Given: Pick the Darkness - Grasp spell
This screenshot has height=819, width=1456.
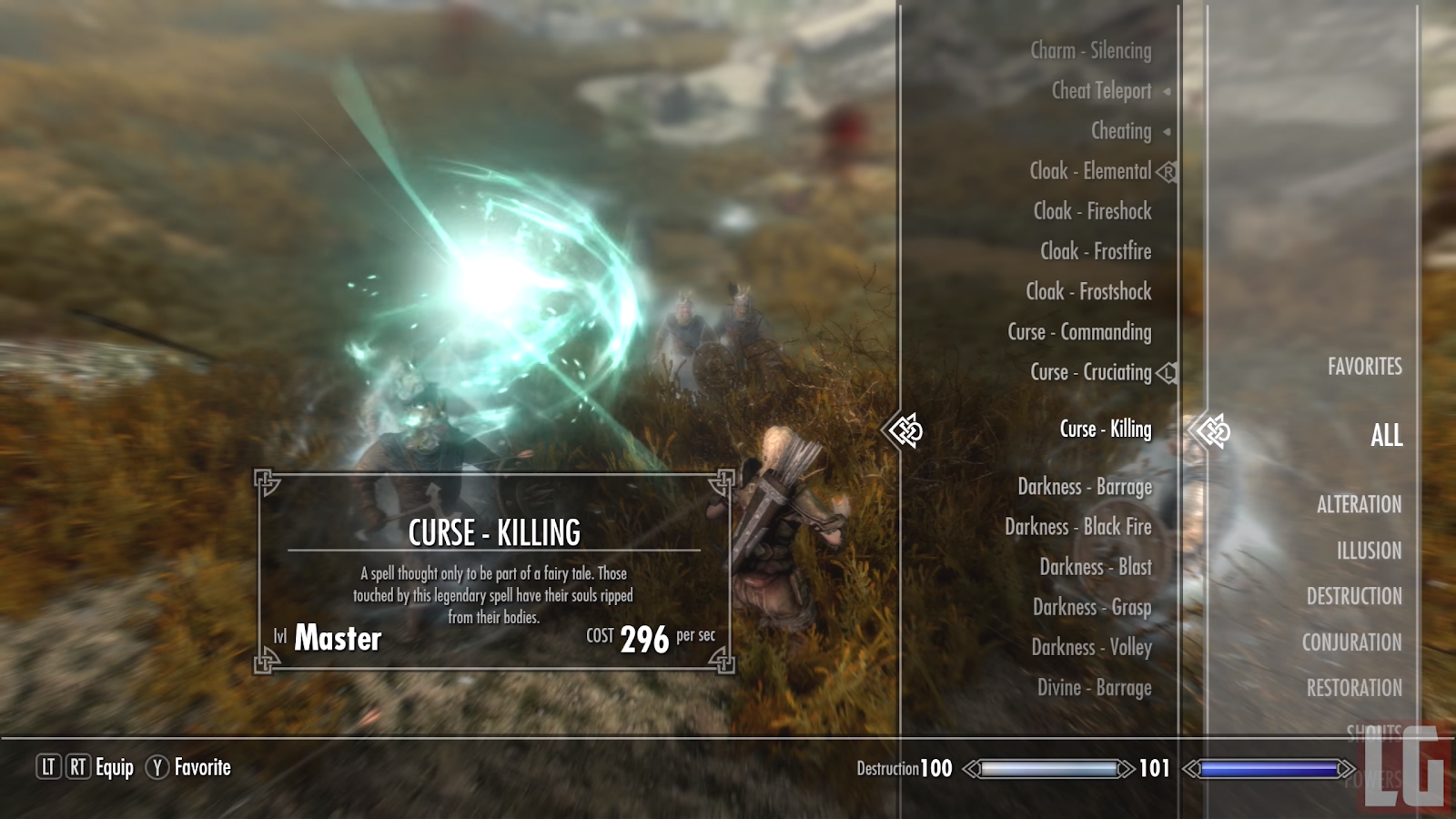Looking at the screenshot, I should (1092, 607).
